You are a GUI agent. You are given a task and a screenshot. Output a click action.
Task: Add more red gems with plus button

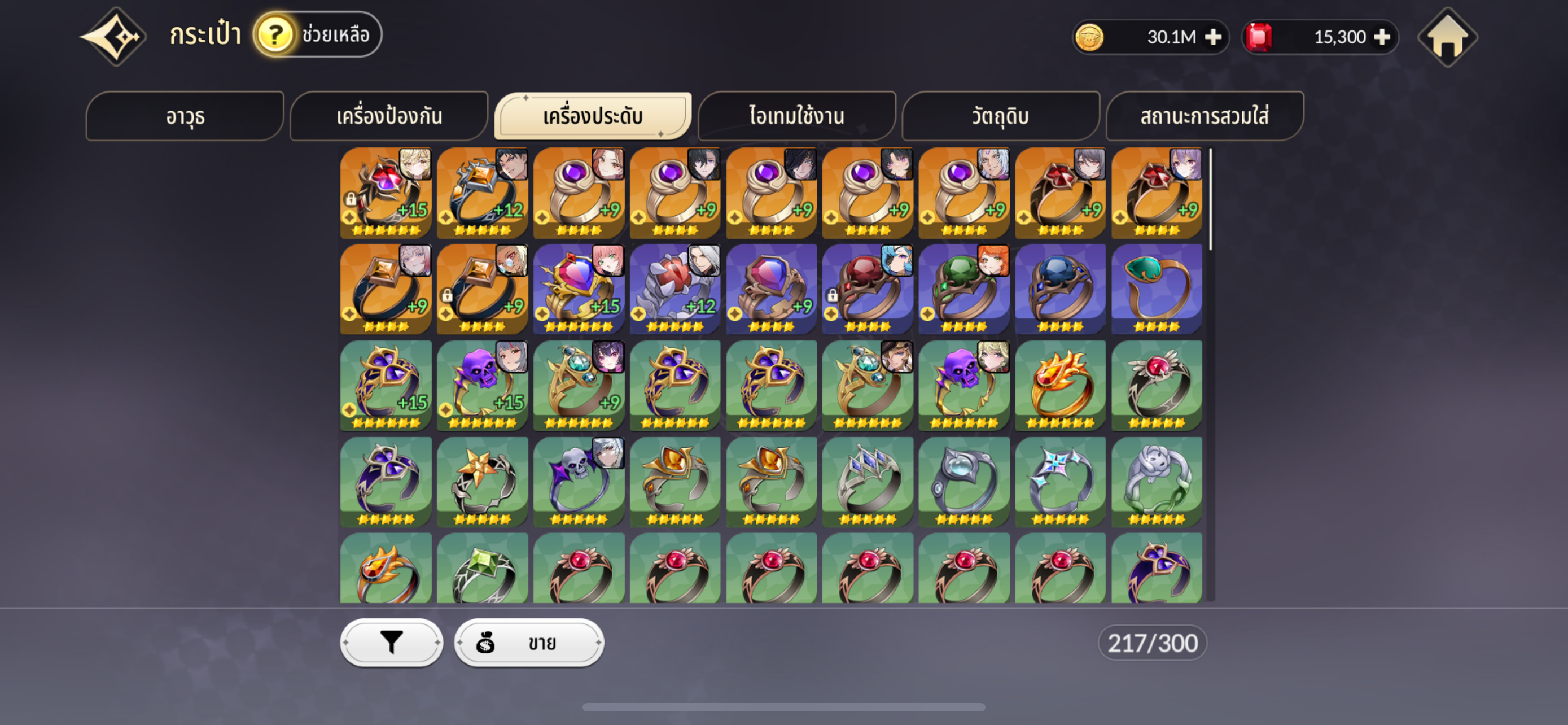(1382, 37)
